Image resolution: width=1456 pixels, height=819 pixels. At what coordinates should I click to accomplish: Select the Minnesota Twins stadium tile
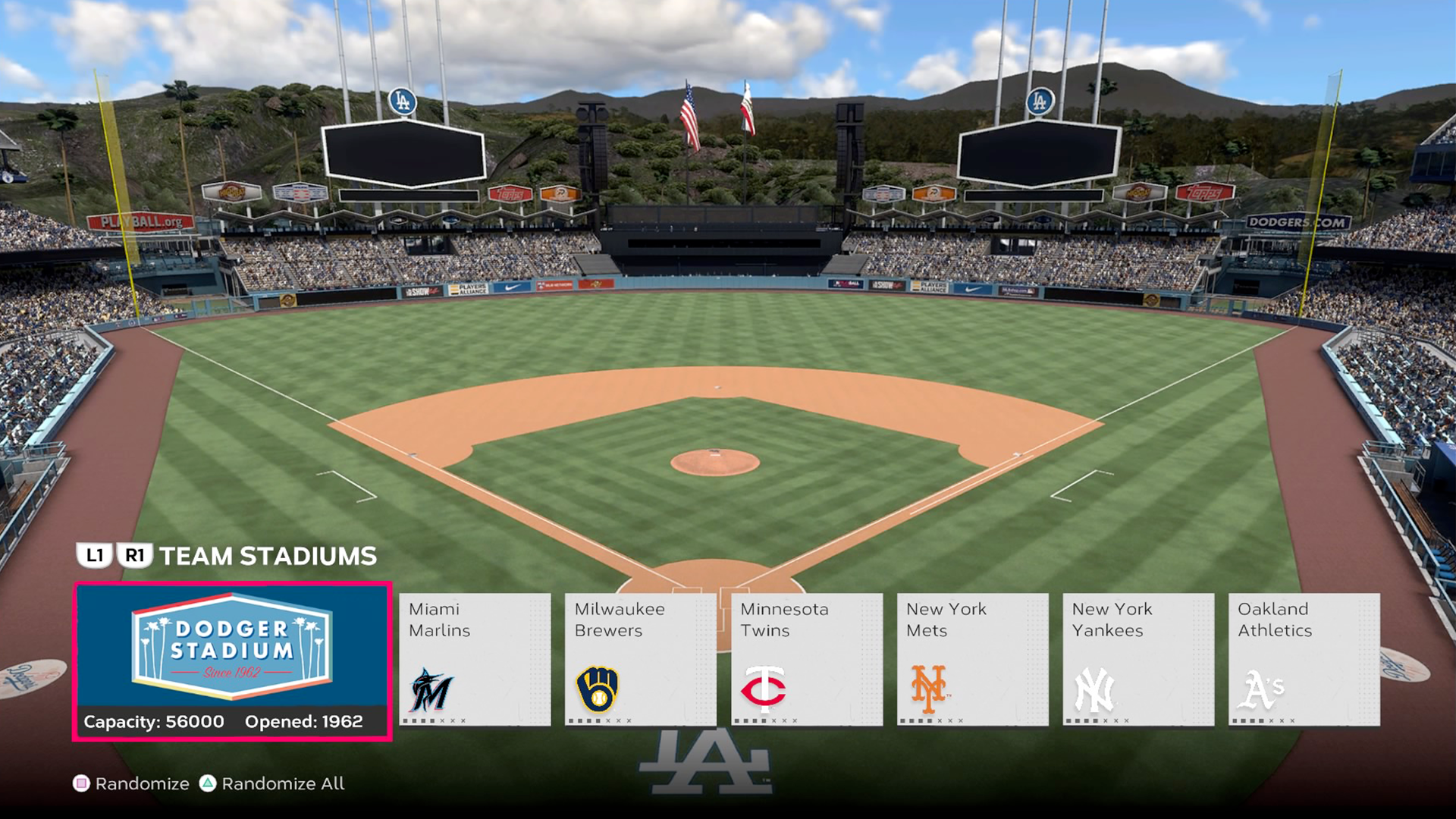(806, 659)
